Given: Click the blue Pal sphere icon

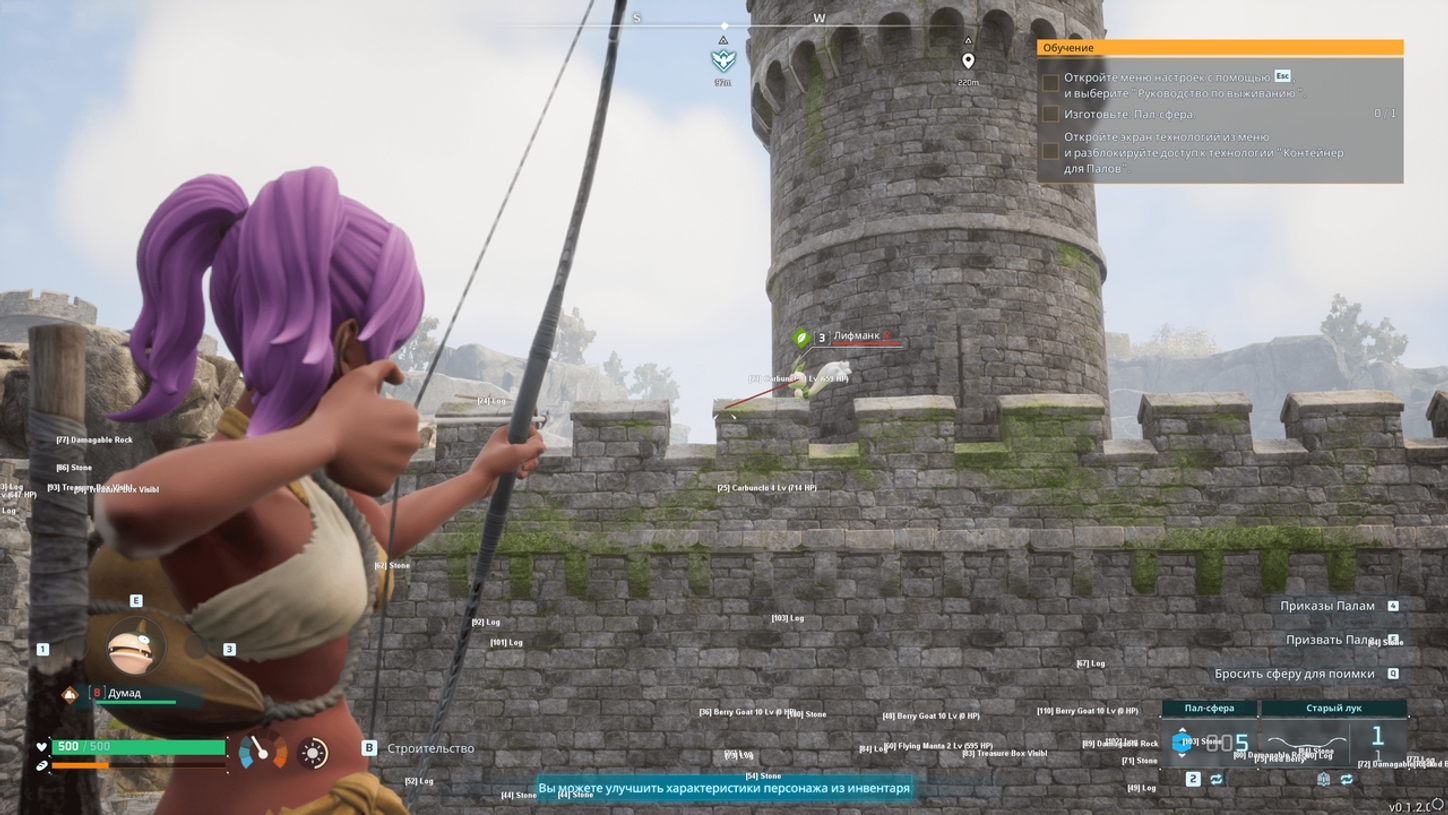Looking at the screenshot, I should 1182,743.
